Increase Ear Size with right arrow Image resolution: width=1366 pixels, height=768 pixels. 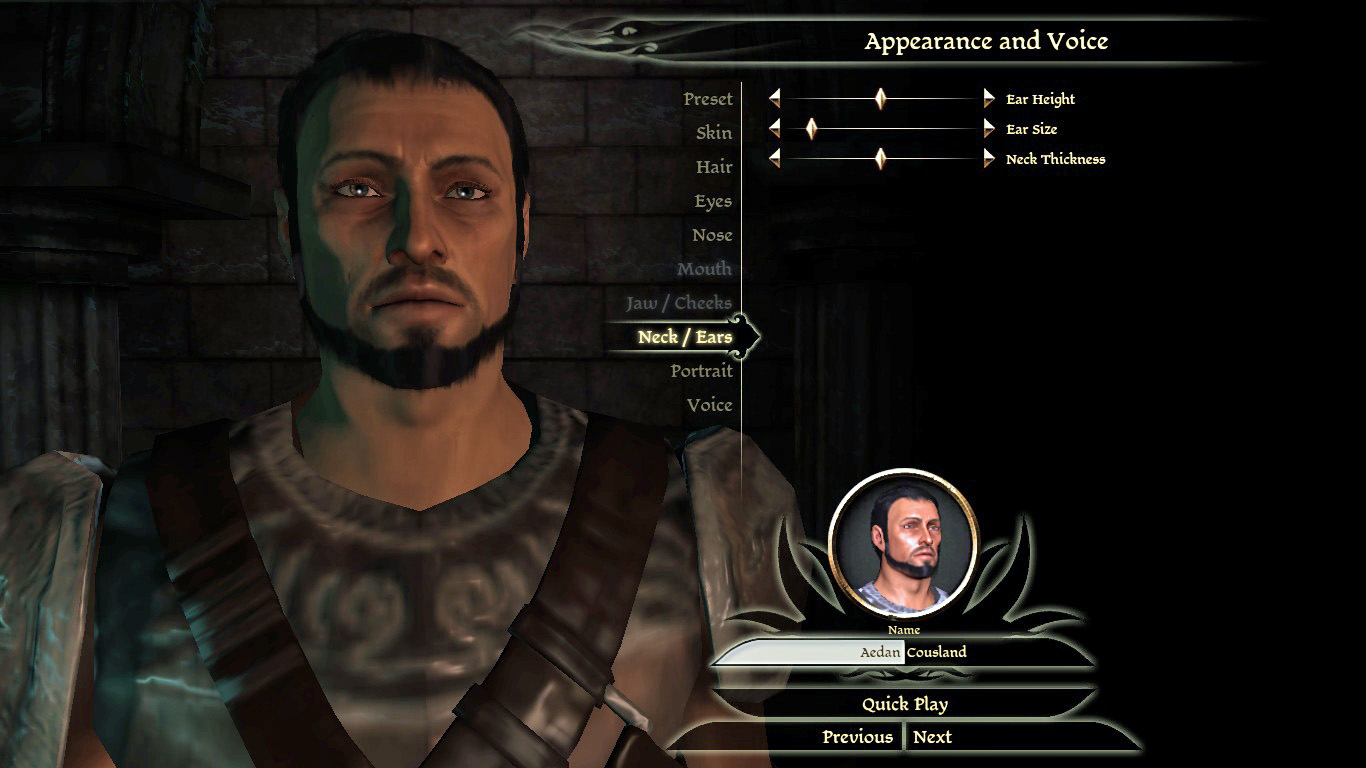[989, 128]
